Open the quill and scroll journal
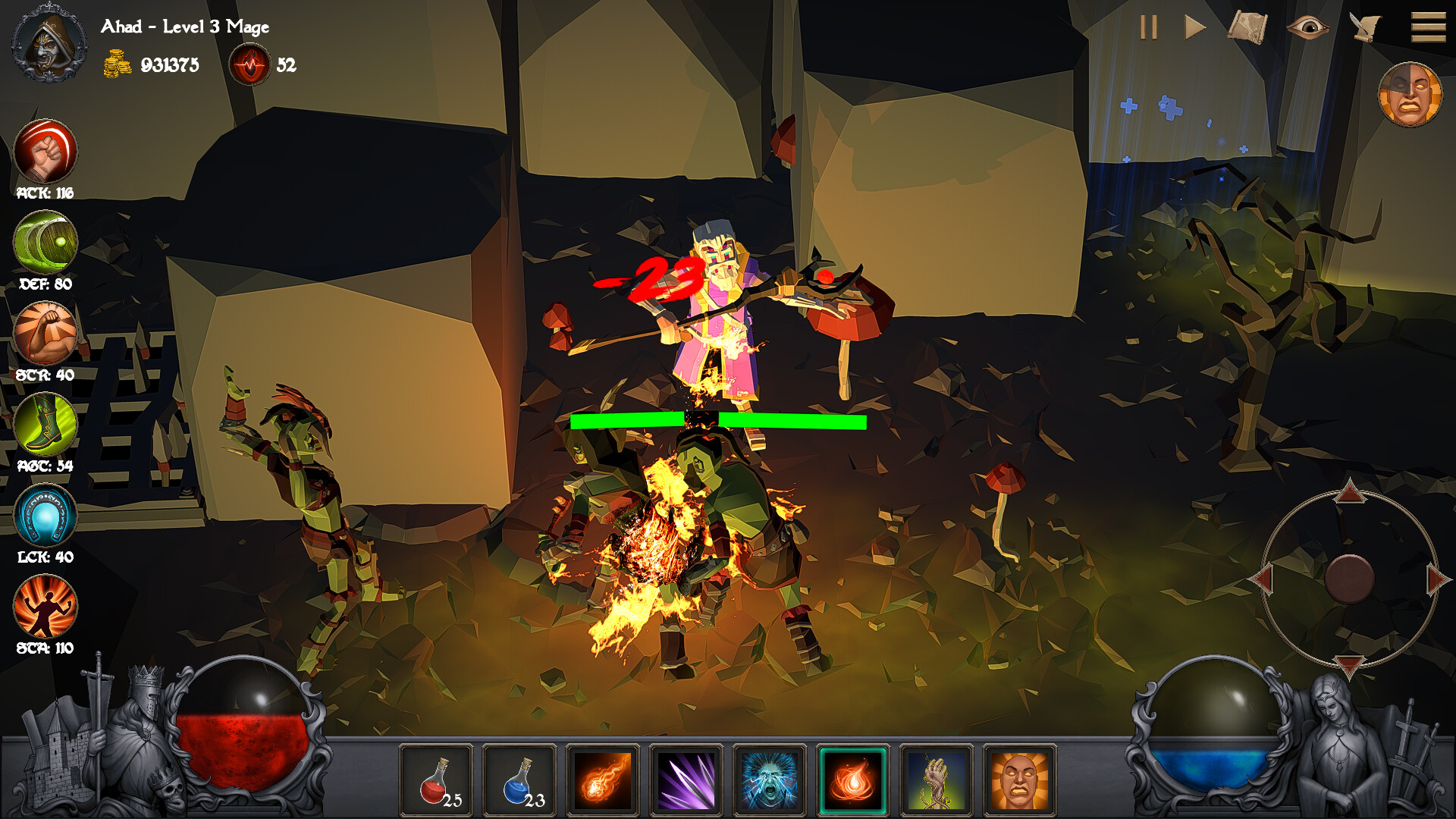This screenshot has height=819, width=1456. [1365, 28]
